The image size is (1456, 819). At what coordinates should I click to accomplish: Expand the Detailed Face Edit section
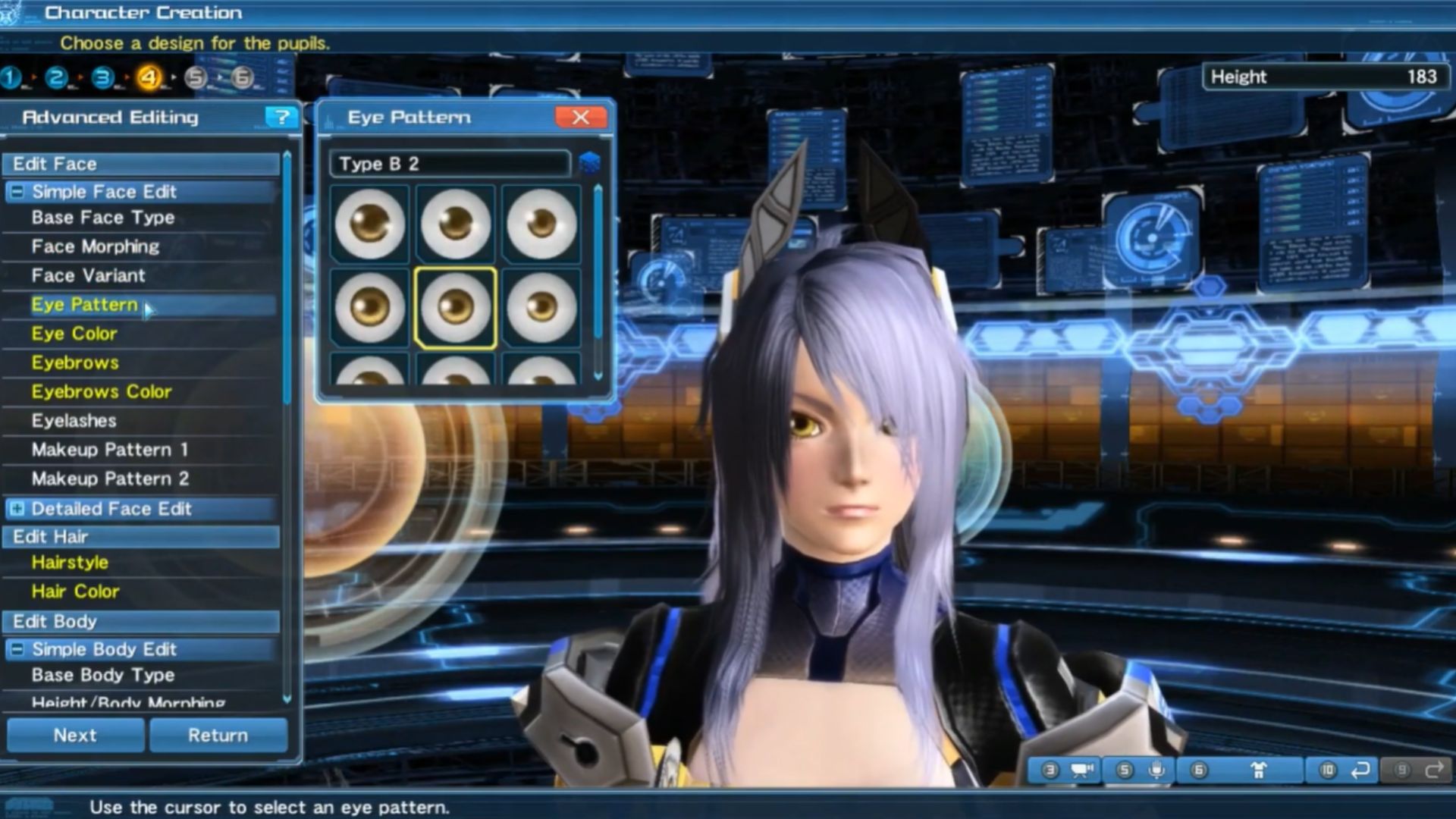[x=17, y=509]
